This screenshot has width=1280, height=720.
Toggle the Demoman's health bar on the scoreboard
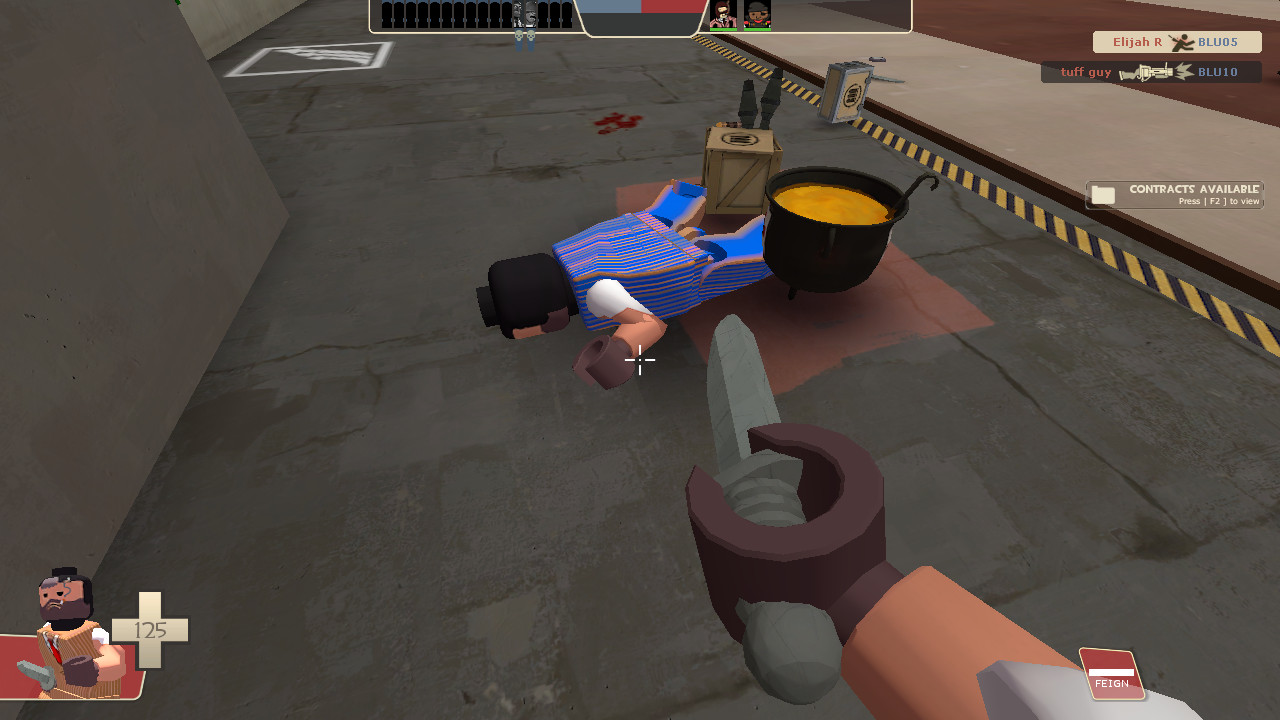point(757,28)
